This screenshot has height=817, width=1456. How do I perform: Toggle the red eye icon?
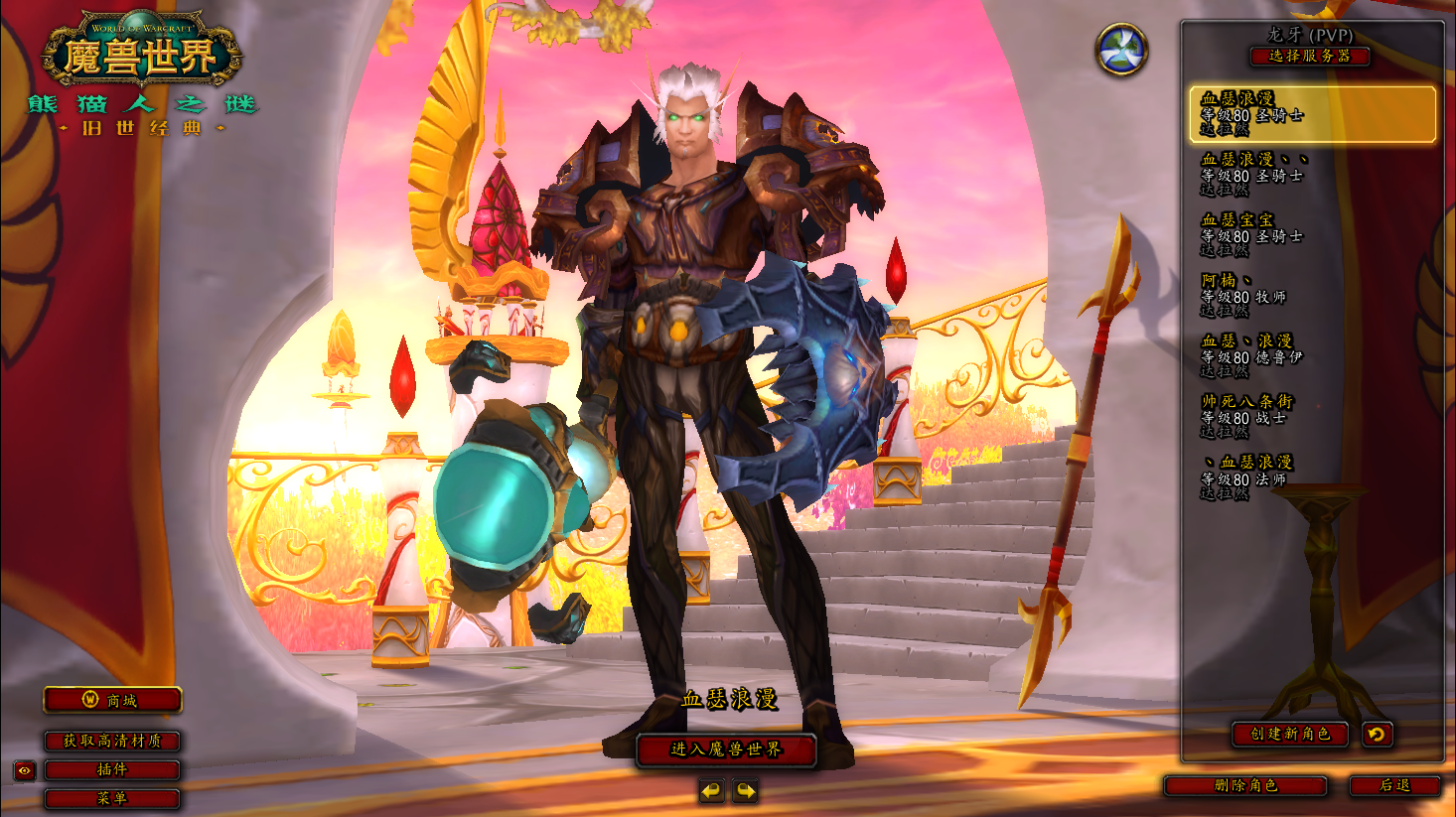pyautogui.click(x=25, y=770)
